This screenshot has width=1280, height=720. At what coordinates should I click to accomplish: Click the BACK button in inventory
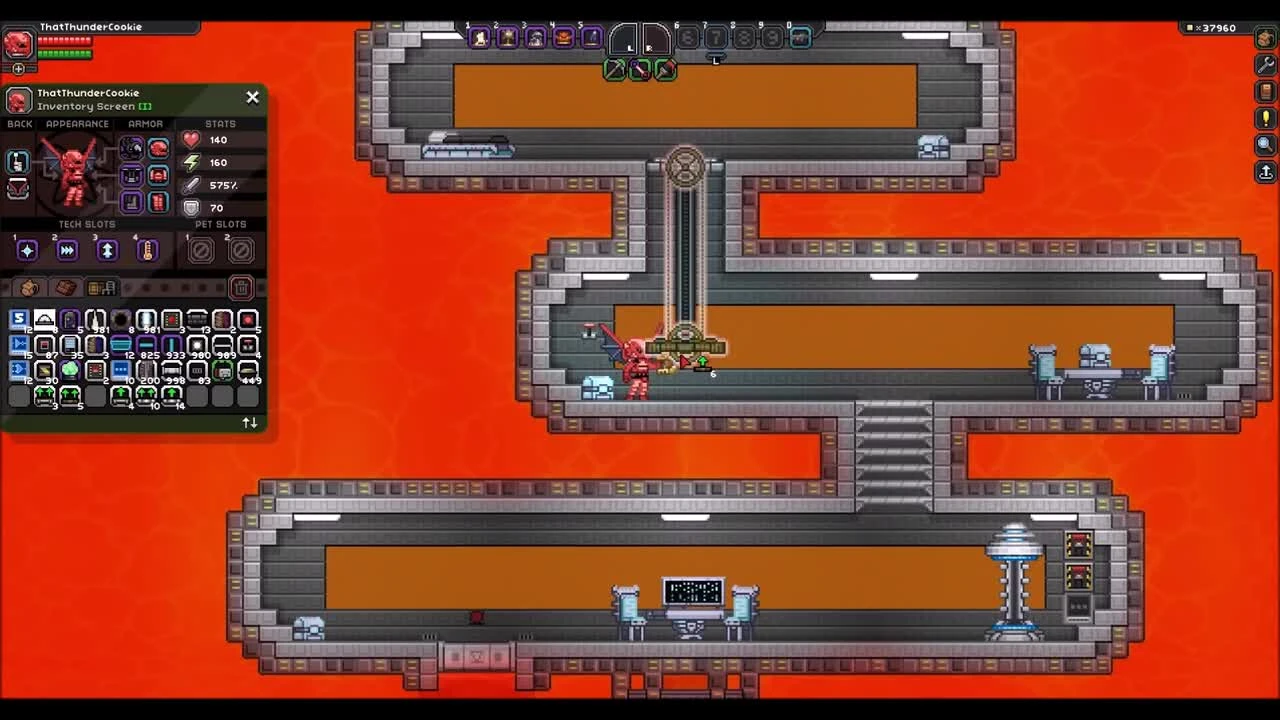pyautogui.click(x=18, y=123)
